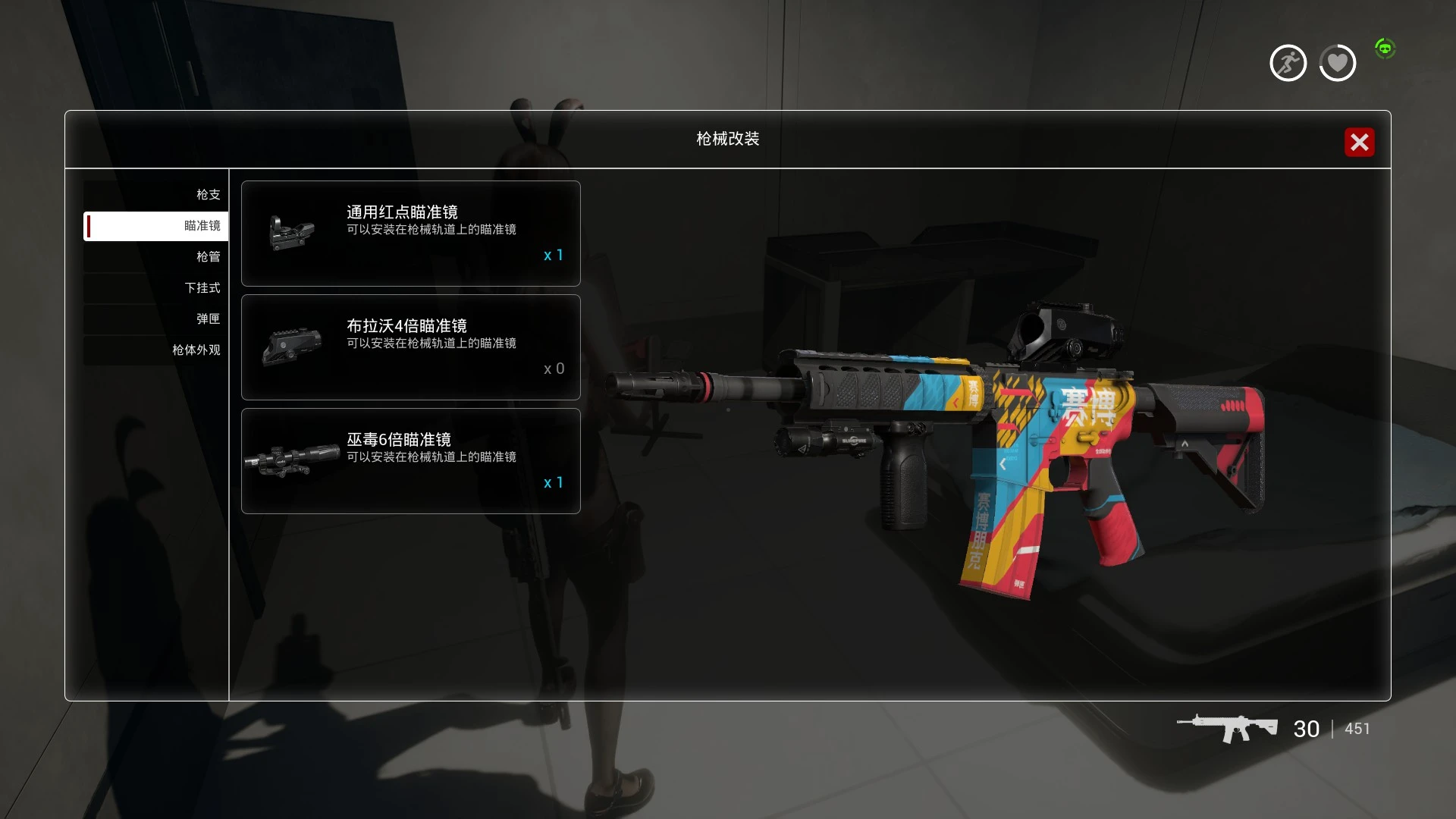Select the 瞄准镜 scope category
The image size is (1456, 819).
(x=156, y=226)
